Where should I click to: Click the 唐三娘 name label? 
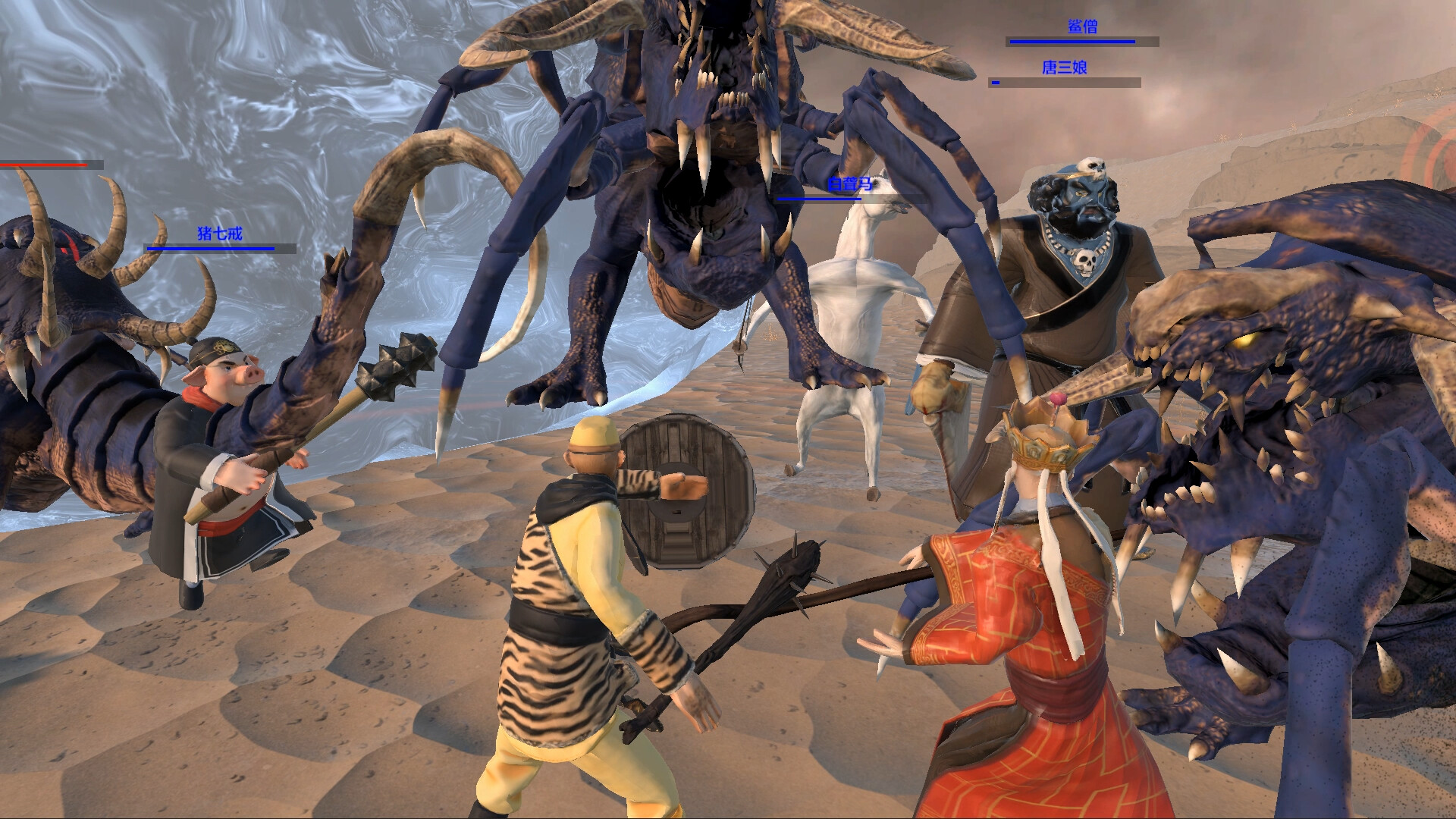pos(1065,67)
